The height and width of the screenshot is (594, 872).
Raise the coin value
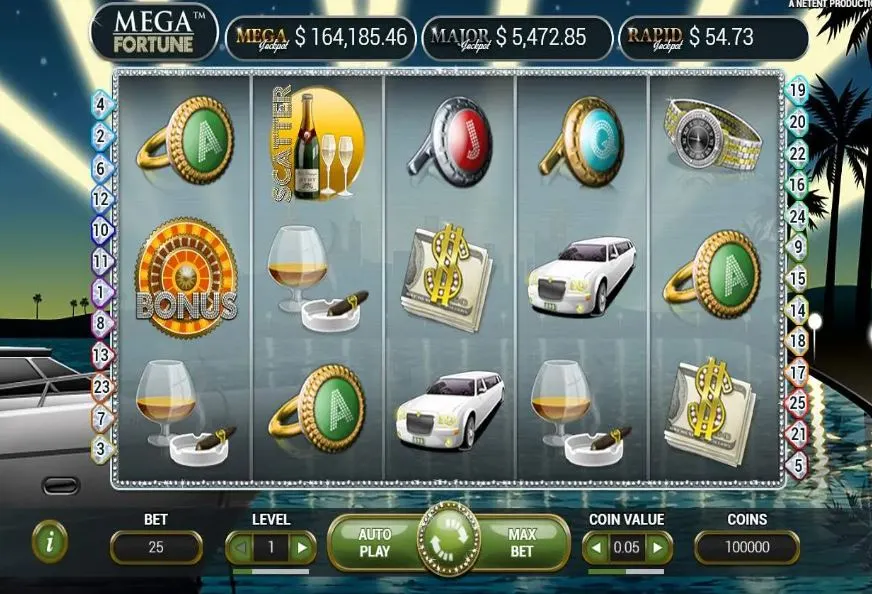(x=657, y=547)
